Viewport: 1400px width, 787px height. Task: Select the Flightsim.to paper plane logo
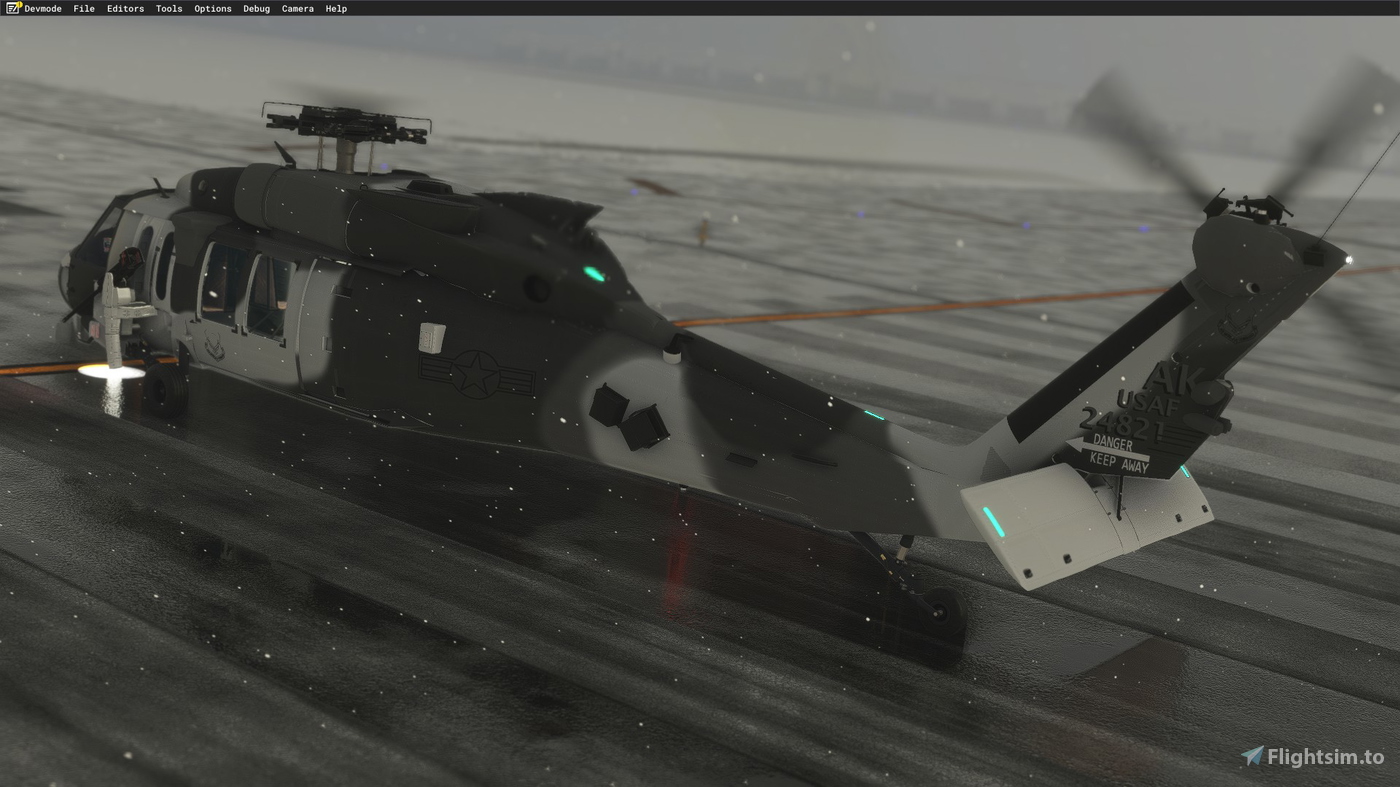click(x=1251, y=757)
